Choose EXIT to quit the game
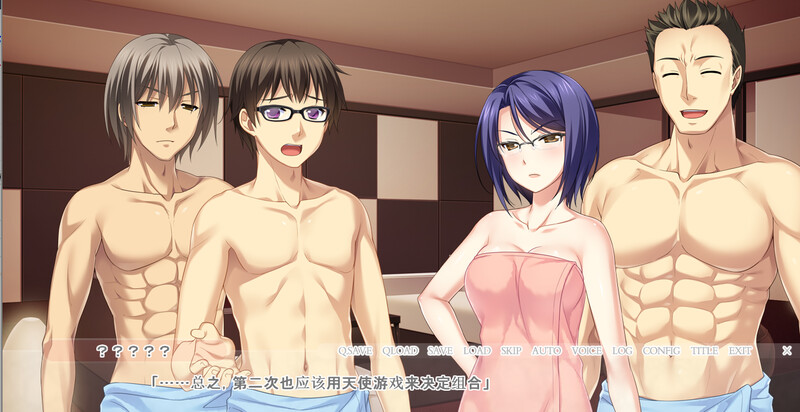 coord(740,351)
